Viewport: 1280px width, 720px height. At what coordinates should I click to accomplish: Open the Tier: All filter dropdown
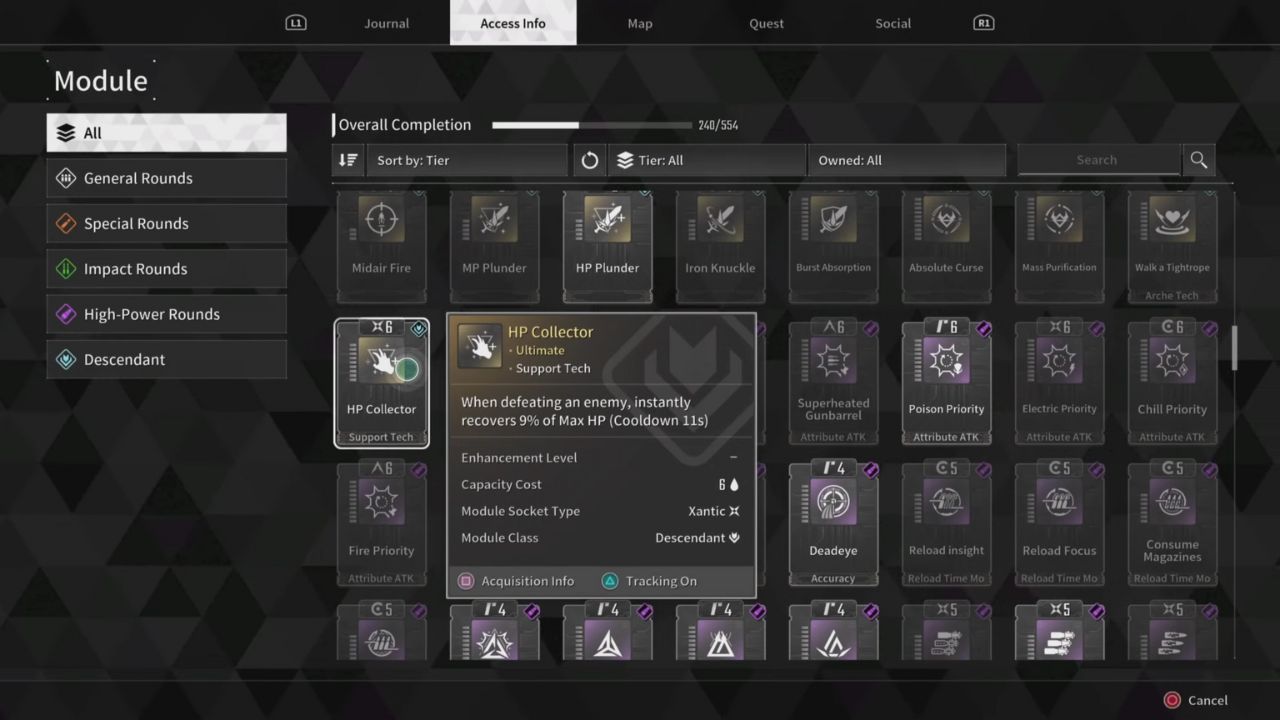tap(707, 160)
